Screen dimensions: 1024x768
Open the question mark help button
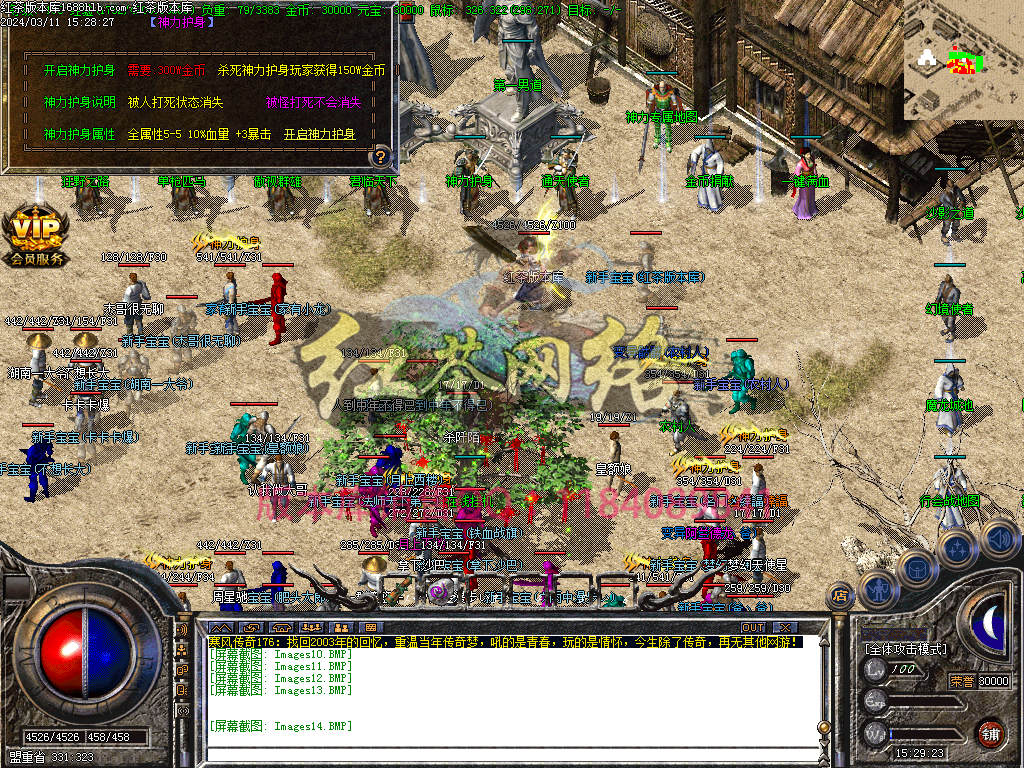click(380, 157)
